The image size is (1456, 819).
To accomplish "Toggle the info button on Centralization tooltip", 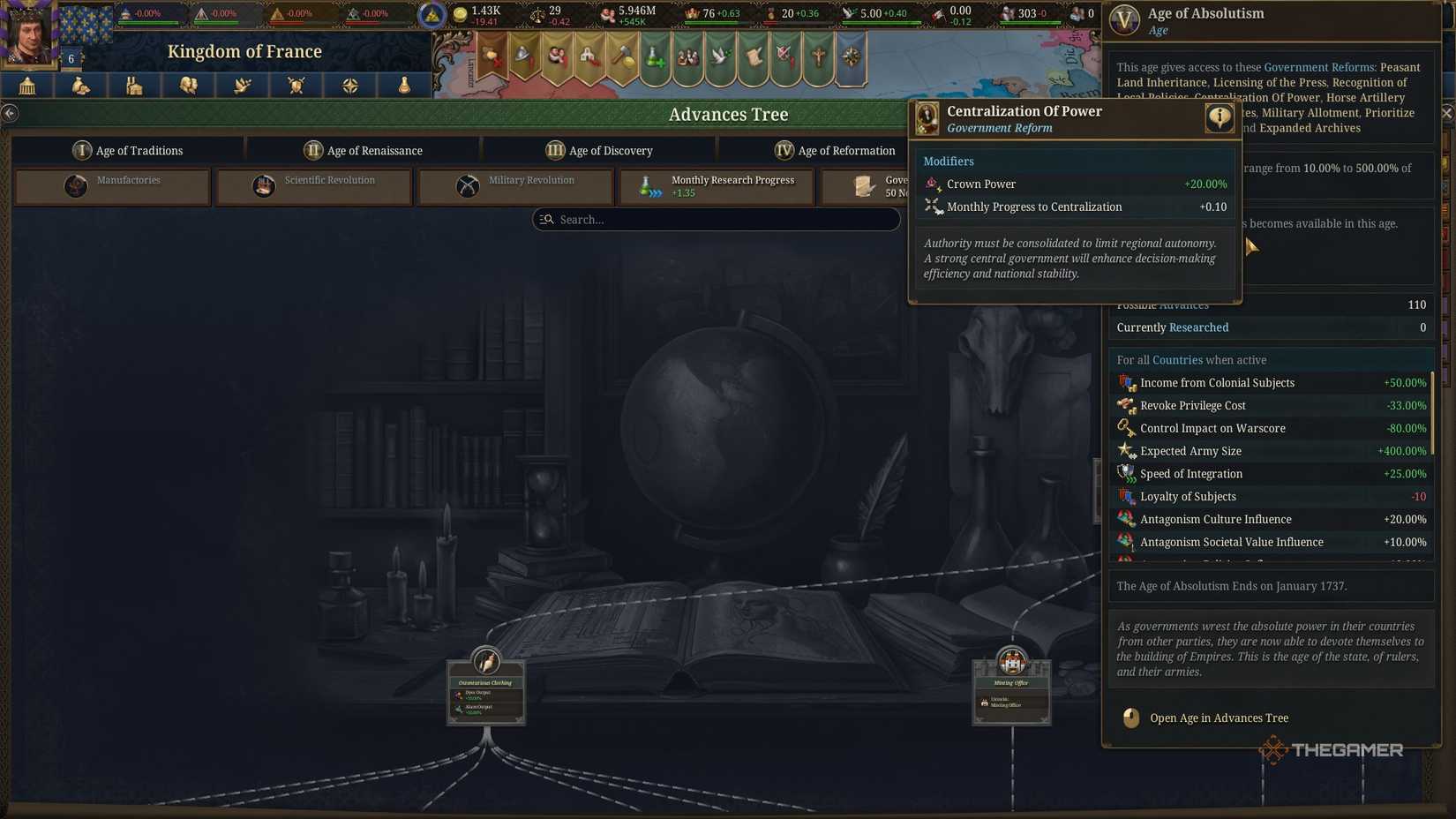I will click(1220, 116).
